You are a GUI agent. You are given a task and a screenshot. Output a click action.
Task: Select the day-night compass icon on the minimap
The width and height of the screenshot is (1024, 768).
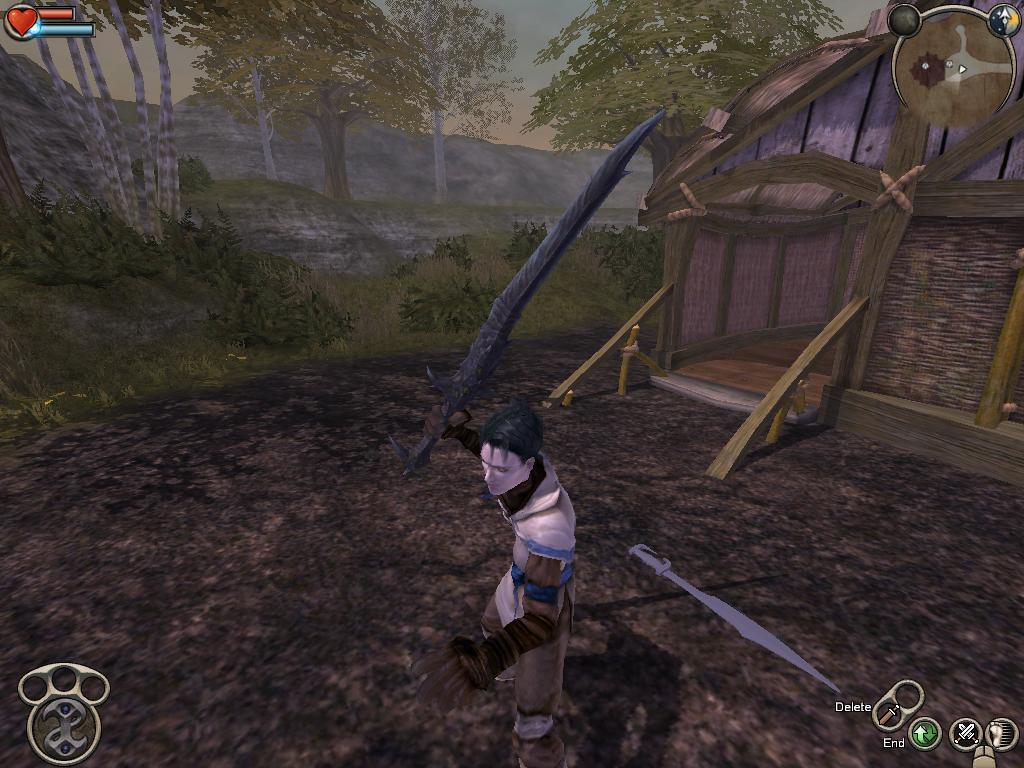coord(1003,20)
